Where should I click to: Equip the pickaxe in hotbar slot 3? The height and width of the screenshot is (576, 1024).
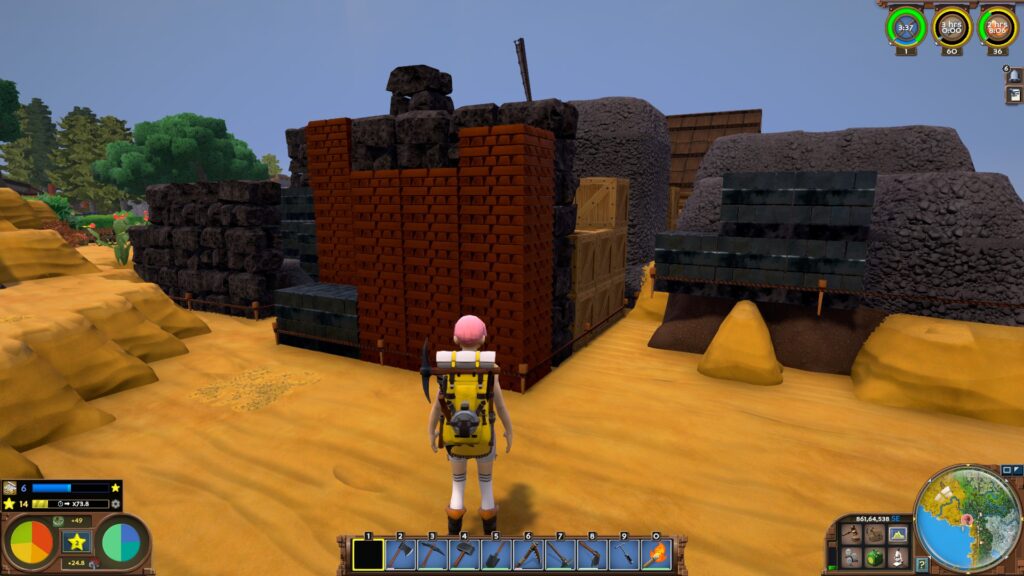coord(432,554)
